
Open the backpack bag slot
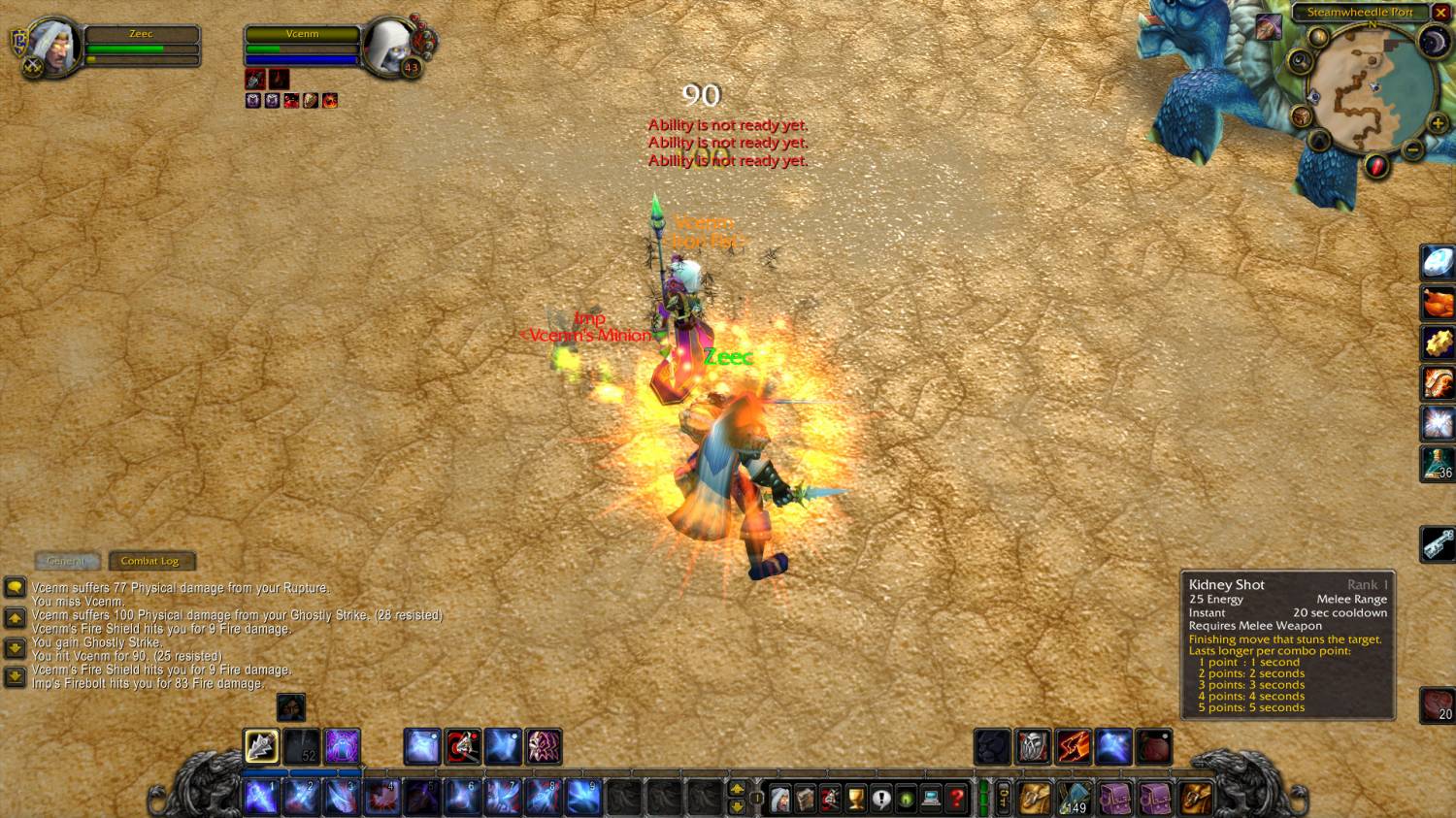tap(1196, 798)
